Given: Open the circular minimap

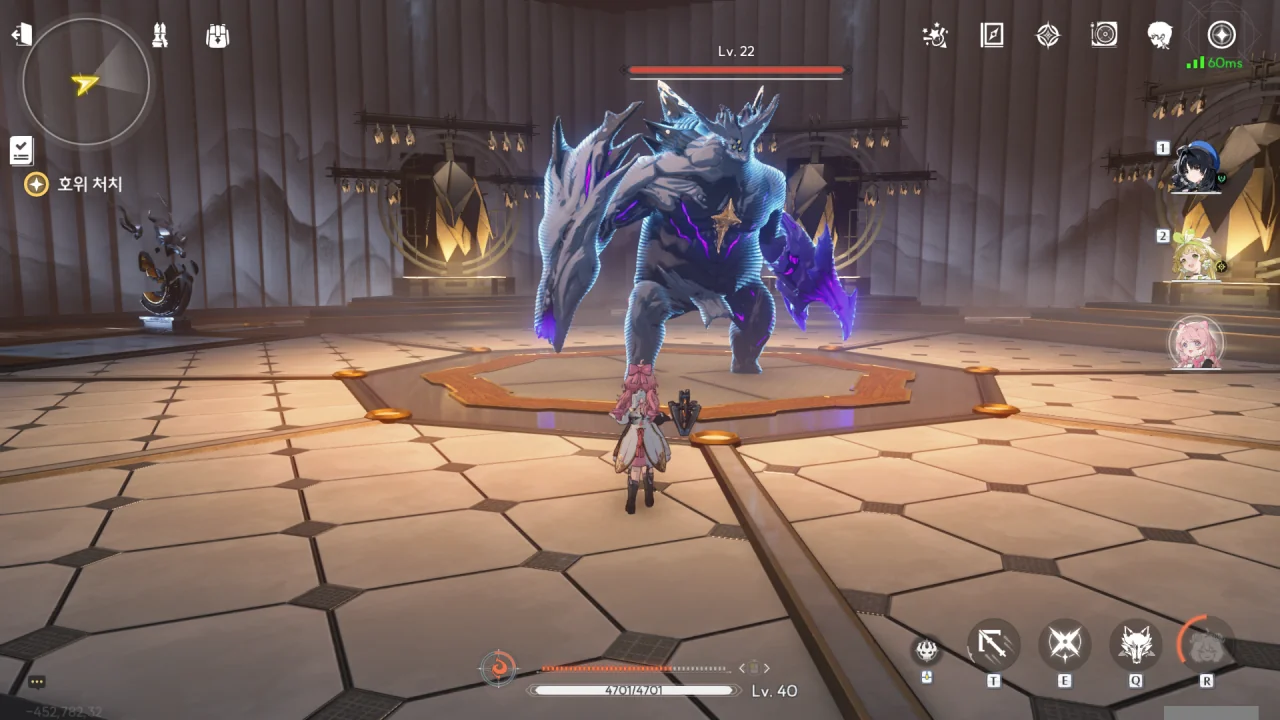Looking at the screenshot, I should pyautogui.click(x=86, y=82).
